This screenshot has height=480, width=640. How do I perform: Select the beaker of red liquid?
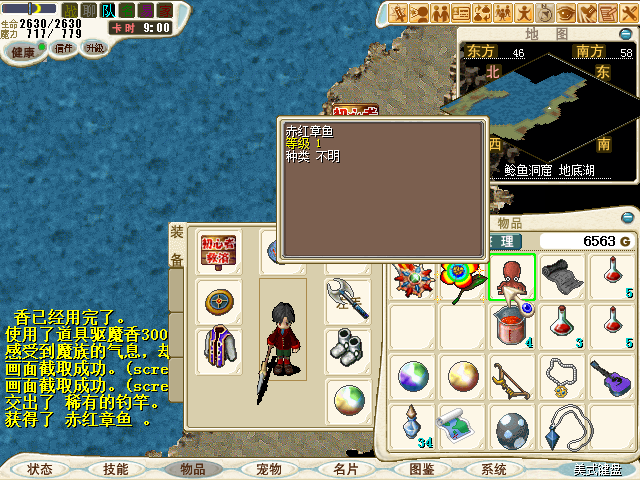pos(512,326)
